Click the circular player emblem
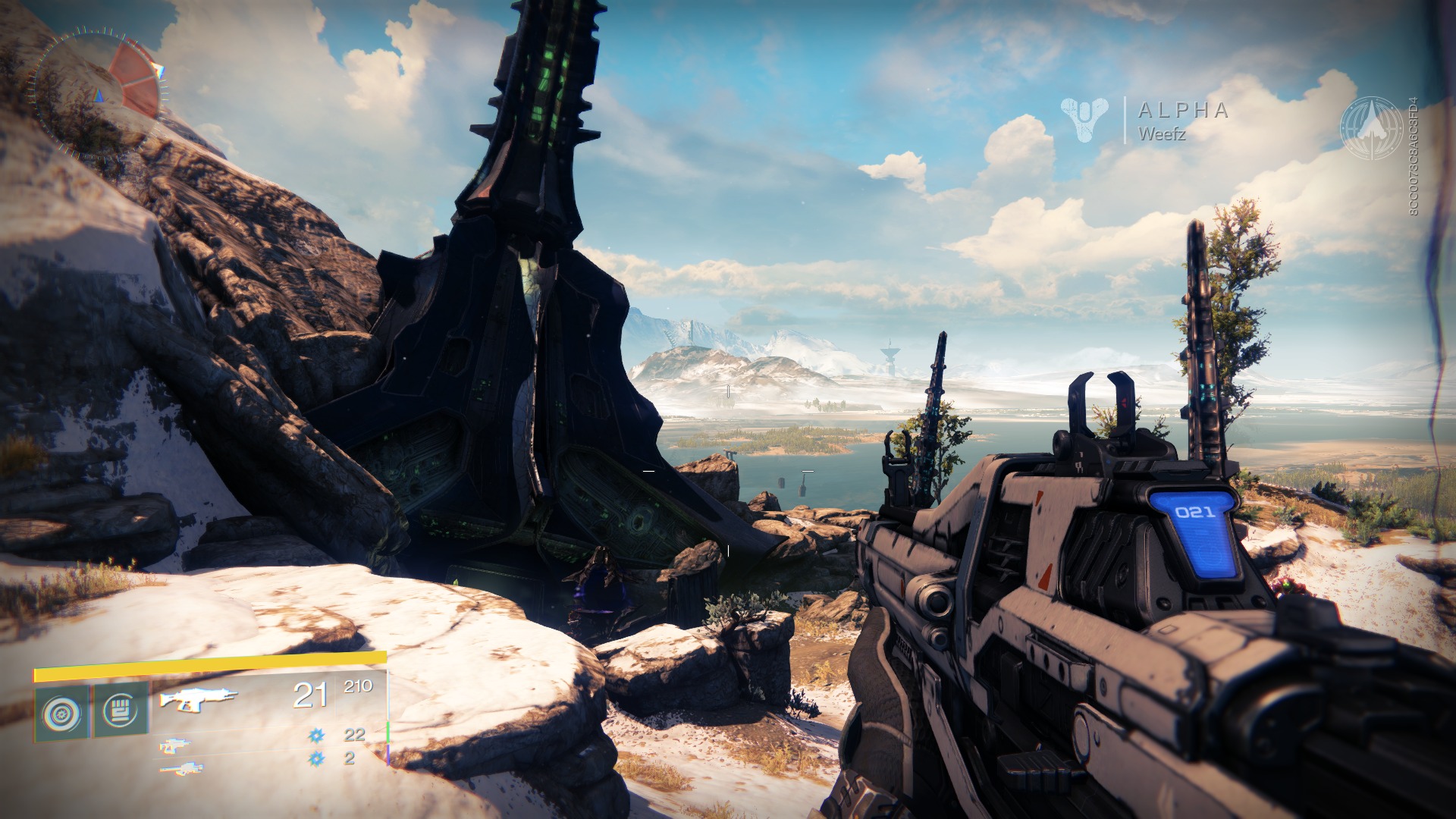The width and height of the screenshot is (1456, 819). pyautogui.click(x=1371, y=127)
